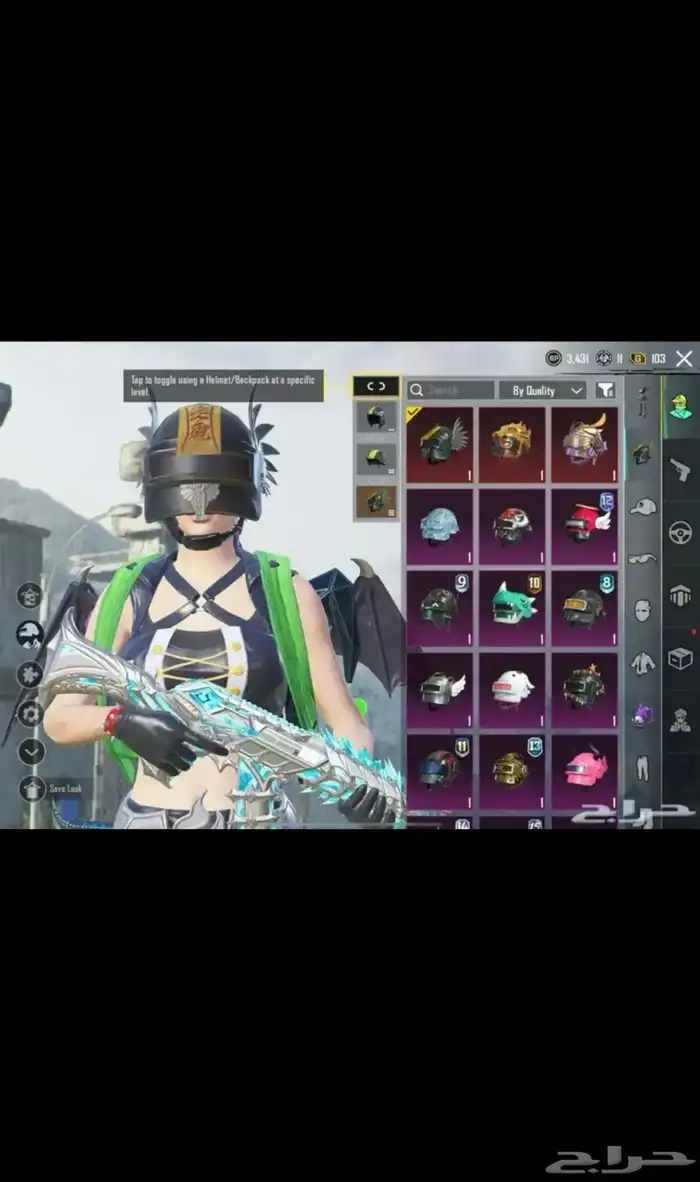Open the By Quality sort dropdown
700x1182 pixels.
click(x=543, y=390)
